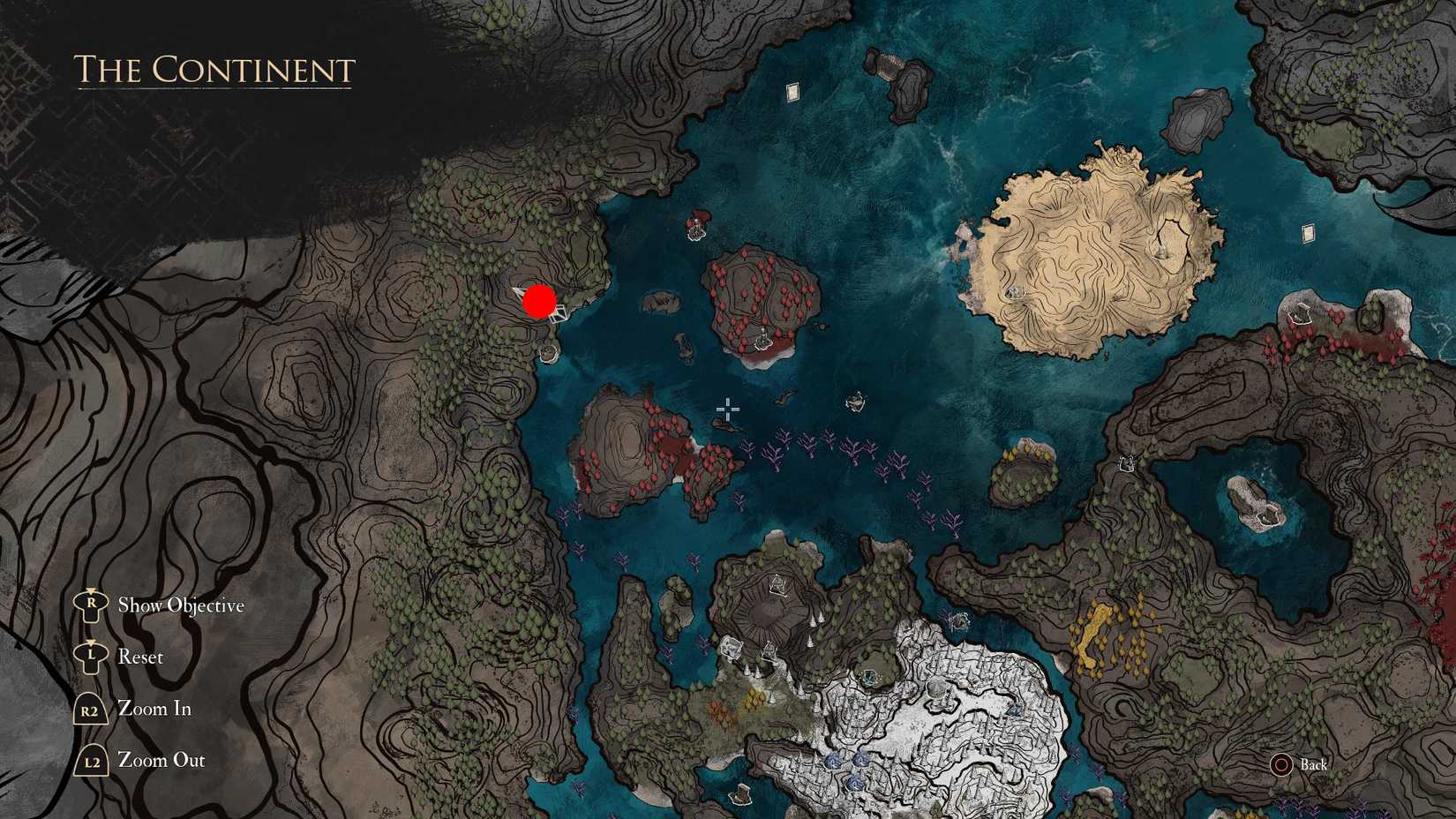This screenshot has width=1456, height=819.
Task: Select the small sail marker north of the red island
Action: pyautogui.click(x=695, y=231)
